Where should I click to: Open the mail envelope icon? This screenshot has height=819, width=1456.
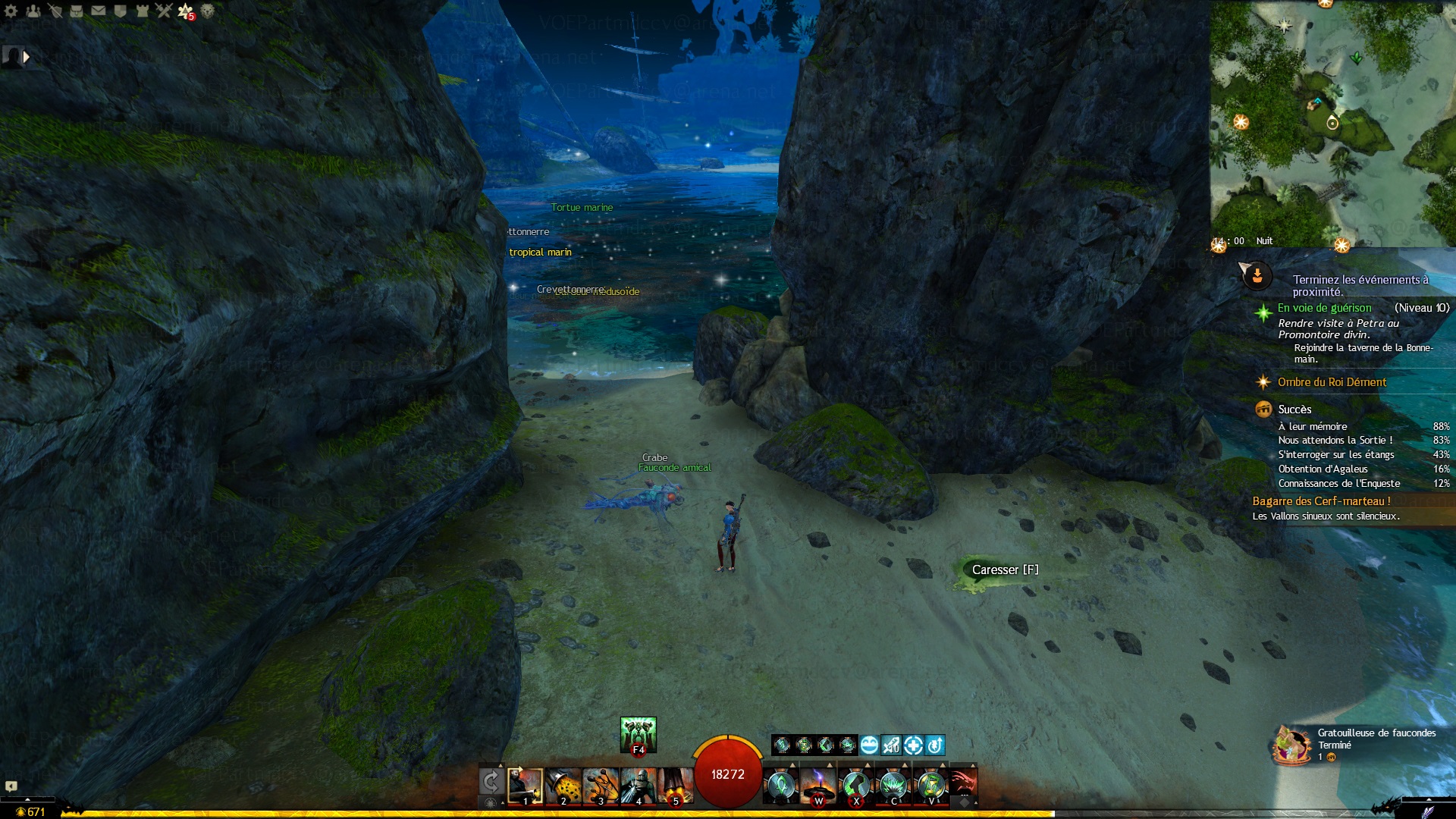pos(99,11)
